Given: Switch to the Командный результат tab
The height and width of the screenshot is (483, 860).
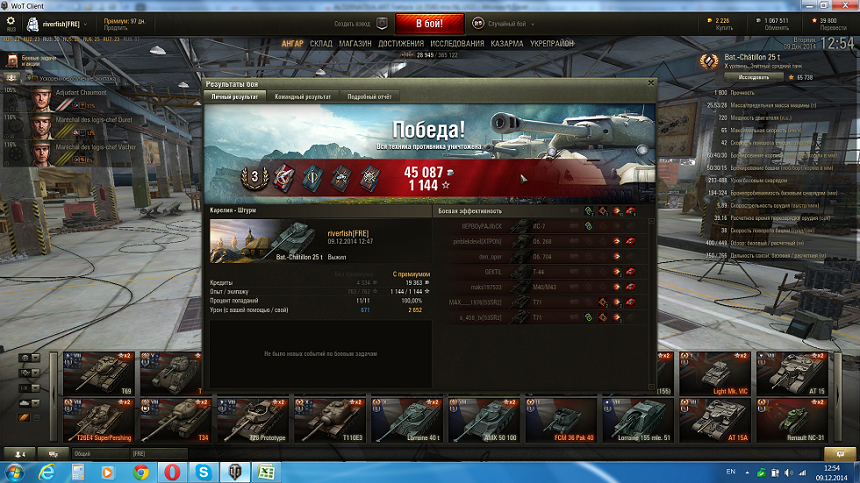Looking at the screenshot, I should coord(303,96).
